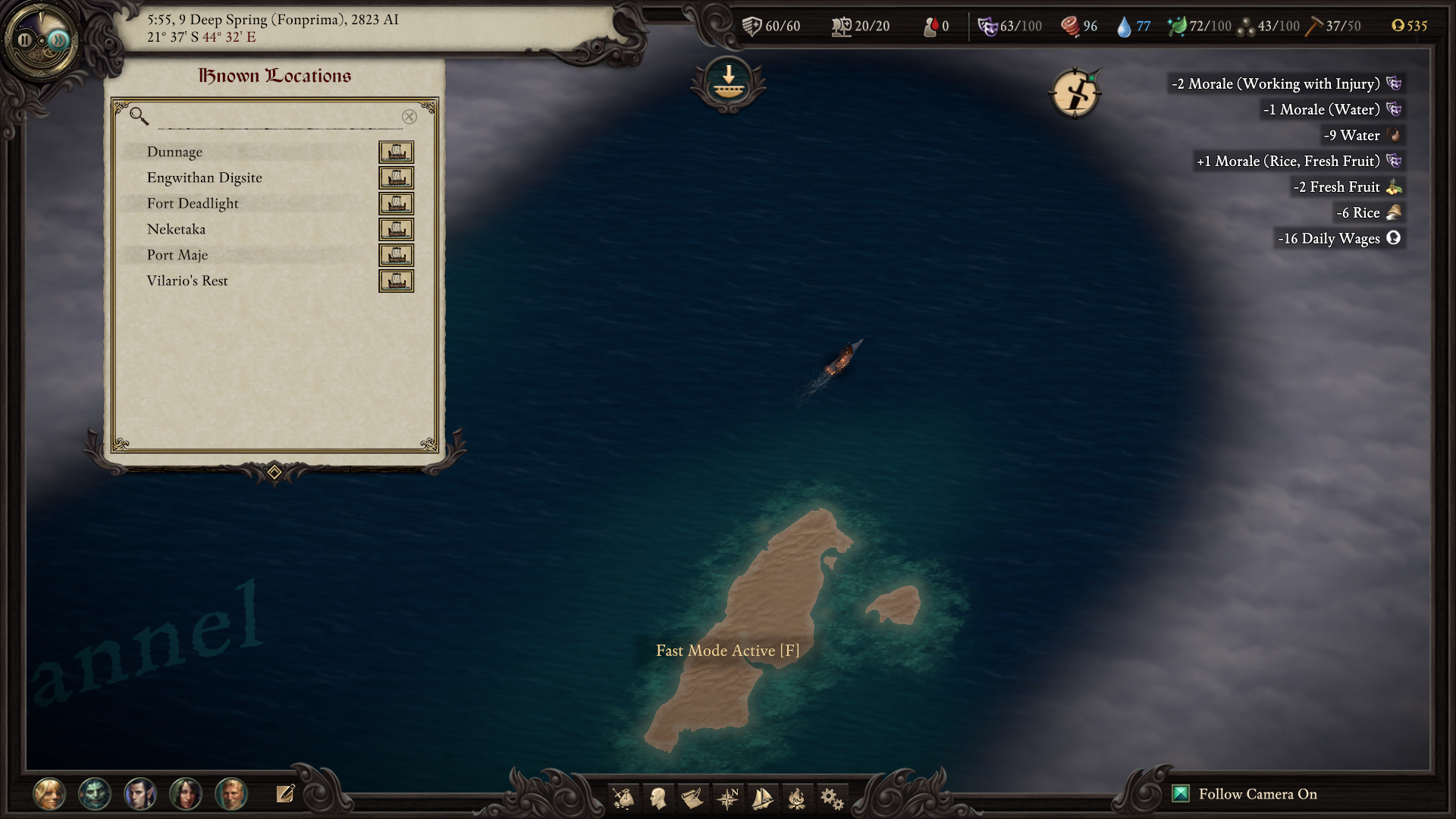
Task: Sail to Dunnage using its ship button
Action: pyautogui.click(x=396, y=152)
